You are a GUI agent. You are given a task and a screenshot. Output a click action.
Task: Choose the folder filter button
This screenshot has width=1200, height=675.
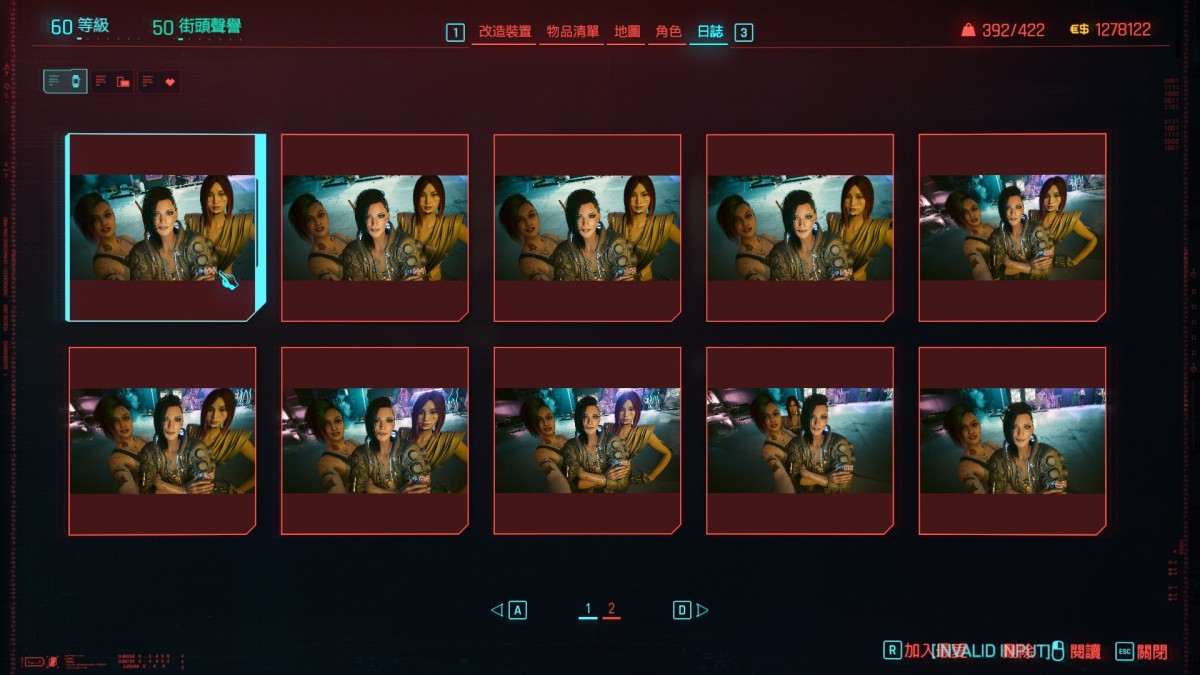point(113,82)
